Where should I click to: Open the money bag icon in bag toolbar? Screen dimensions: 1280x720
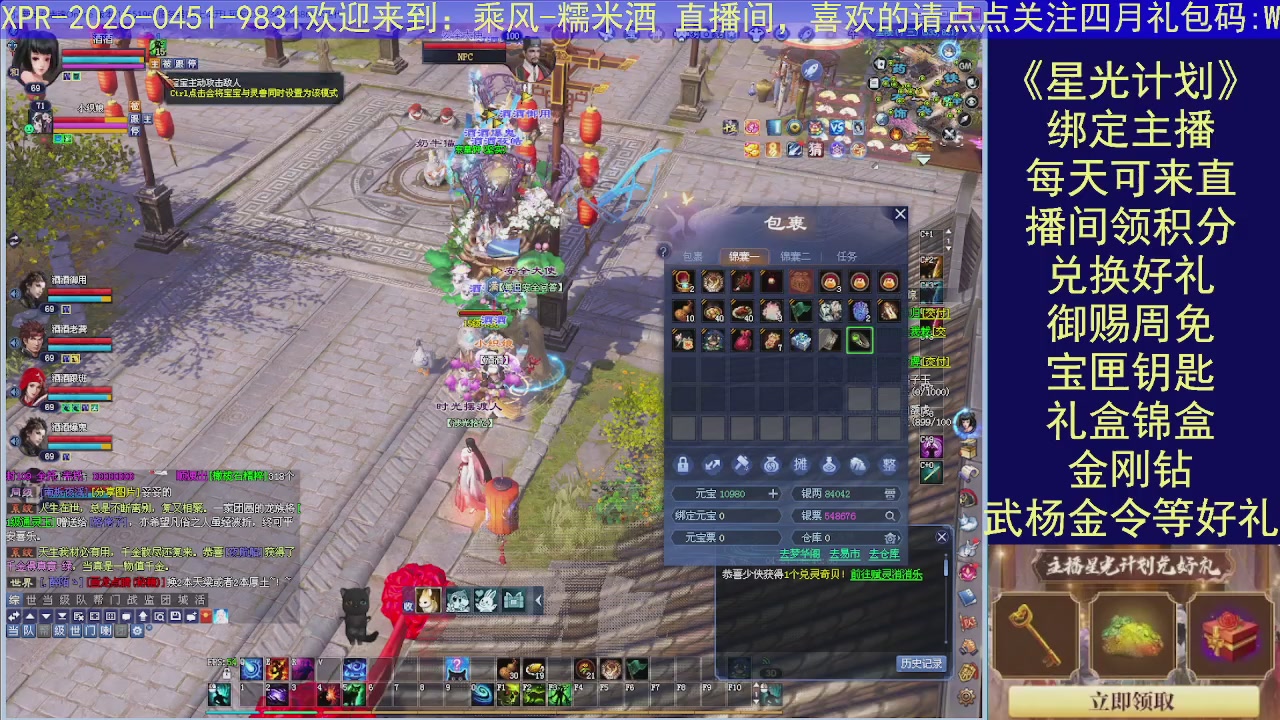[x=772, y=465]
